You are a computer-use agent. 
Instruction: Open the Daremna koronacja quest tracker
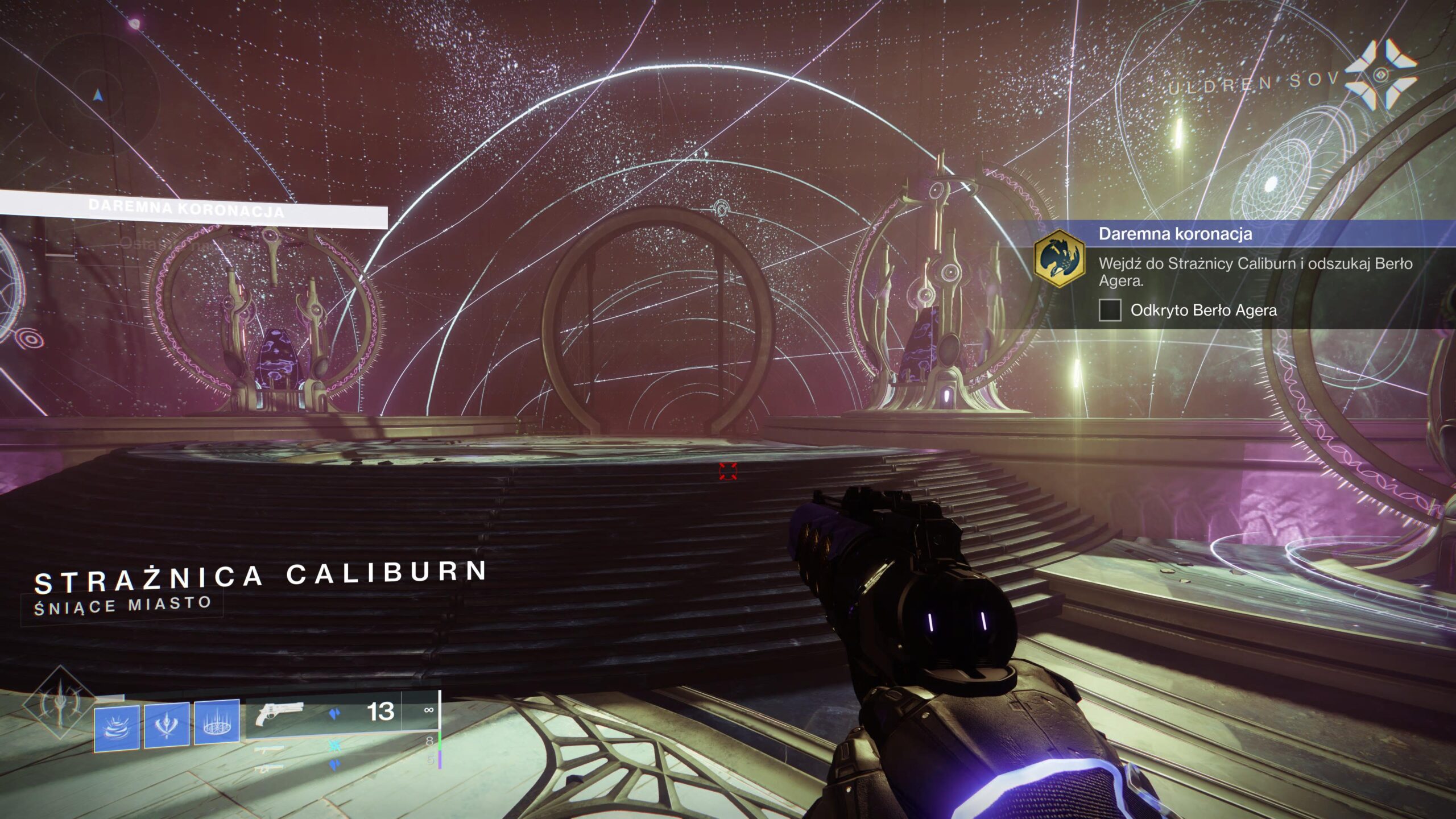[x=1175, y=234]
